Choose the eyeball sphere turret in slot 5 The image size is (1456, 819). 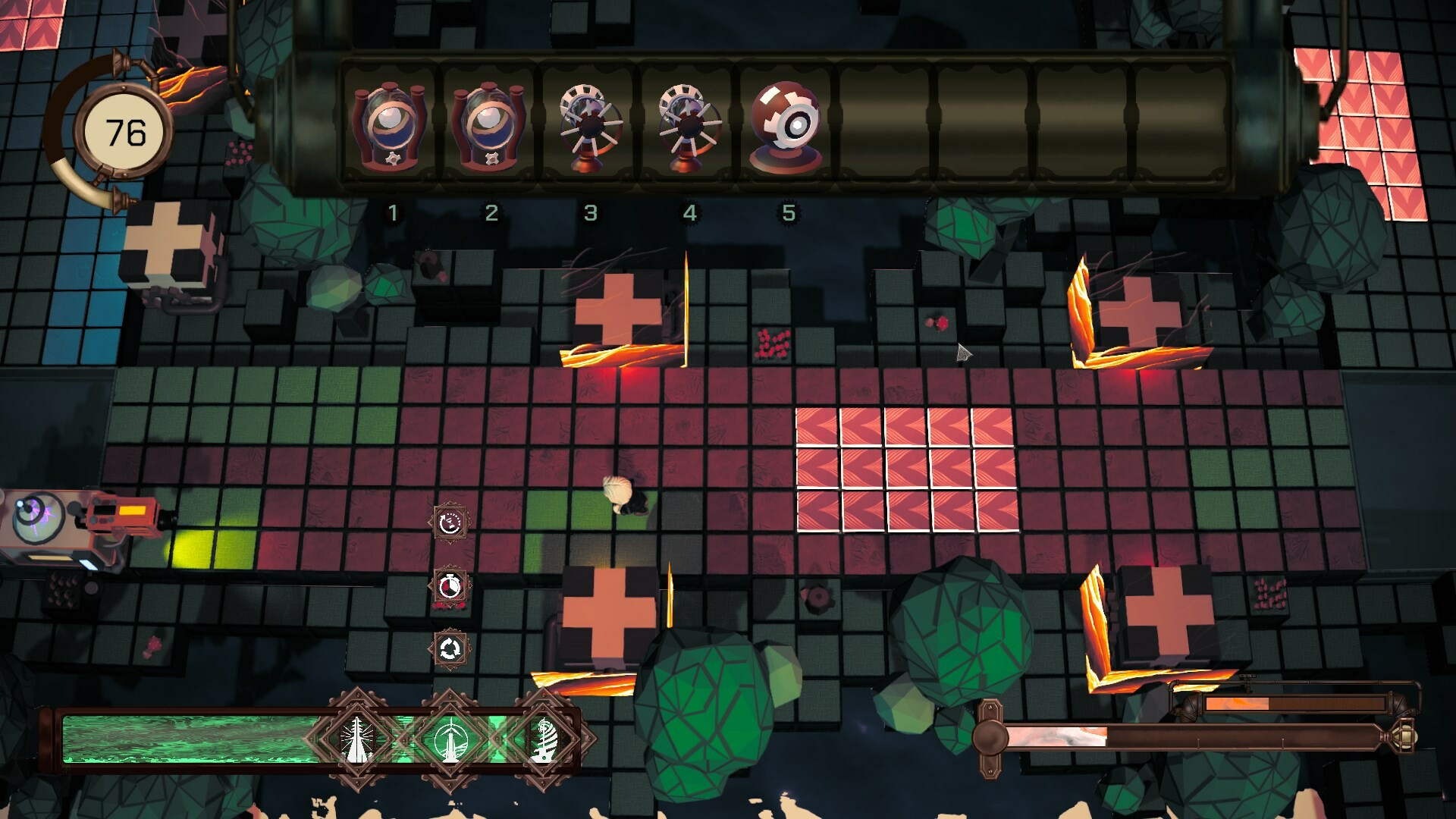coord(787,127)
